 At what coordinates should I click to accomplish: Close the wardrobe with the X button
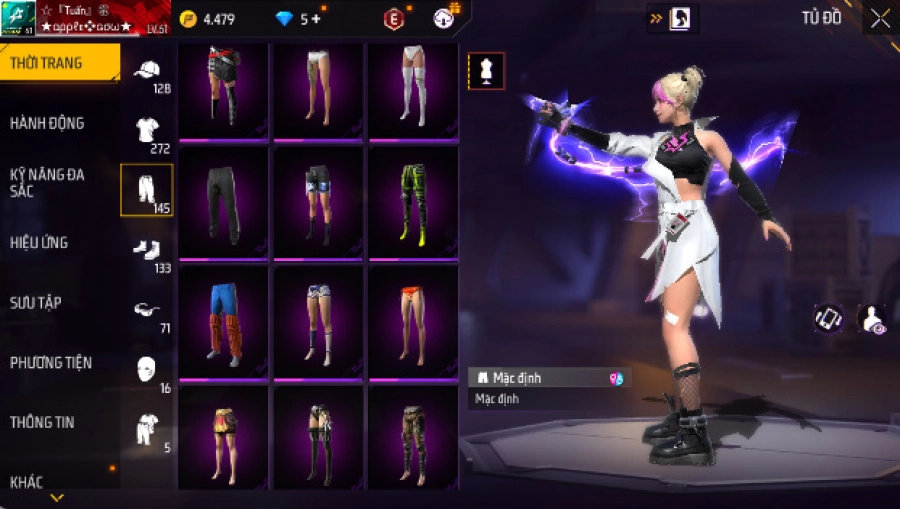(880, 19)
